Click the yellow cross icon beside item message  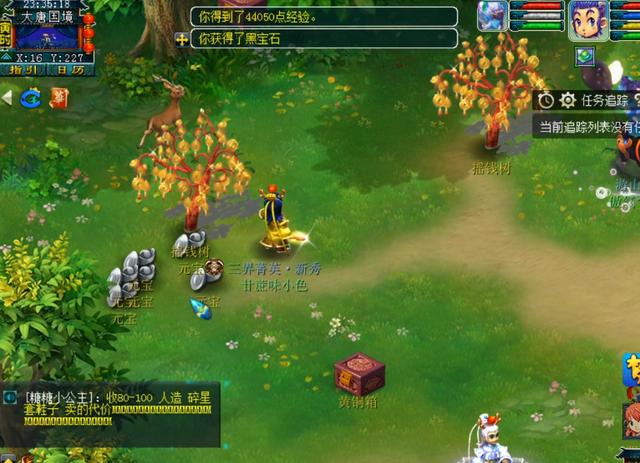click(181, 39)
